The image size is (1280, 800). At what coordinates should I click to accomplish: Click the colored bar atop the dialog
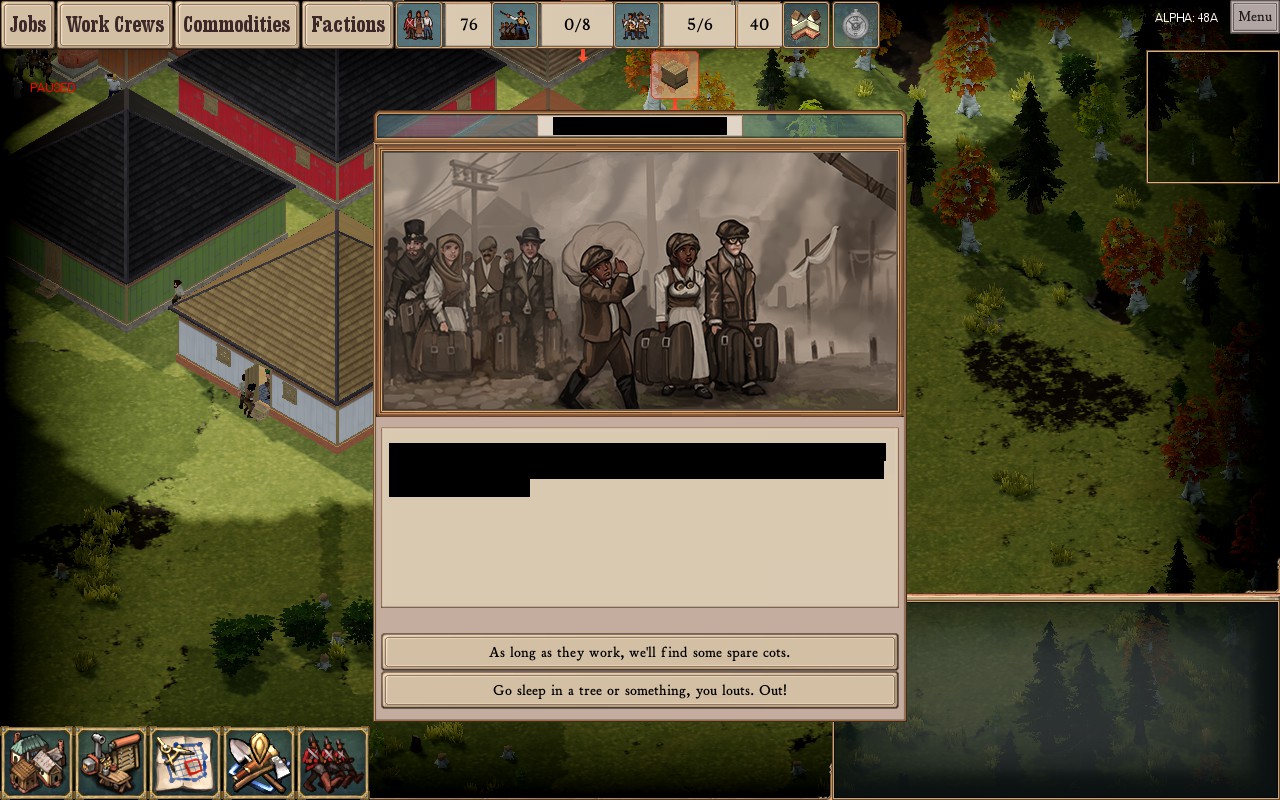coord(640,126)
